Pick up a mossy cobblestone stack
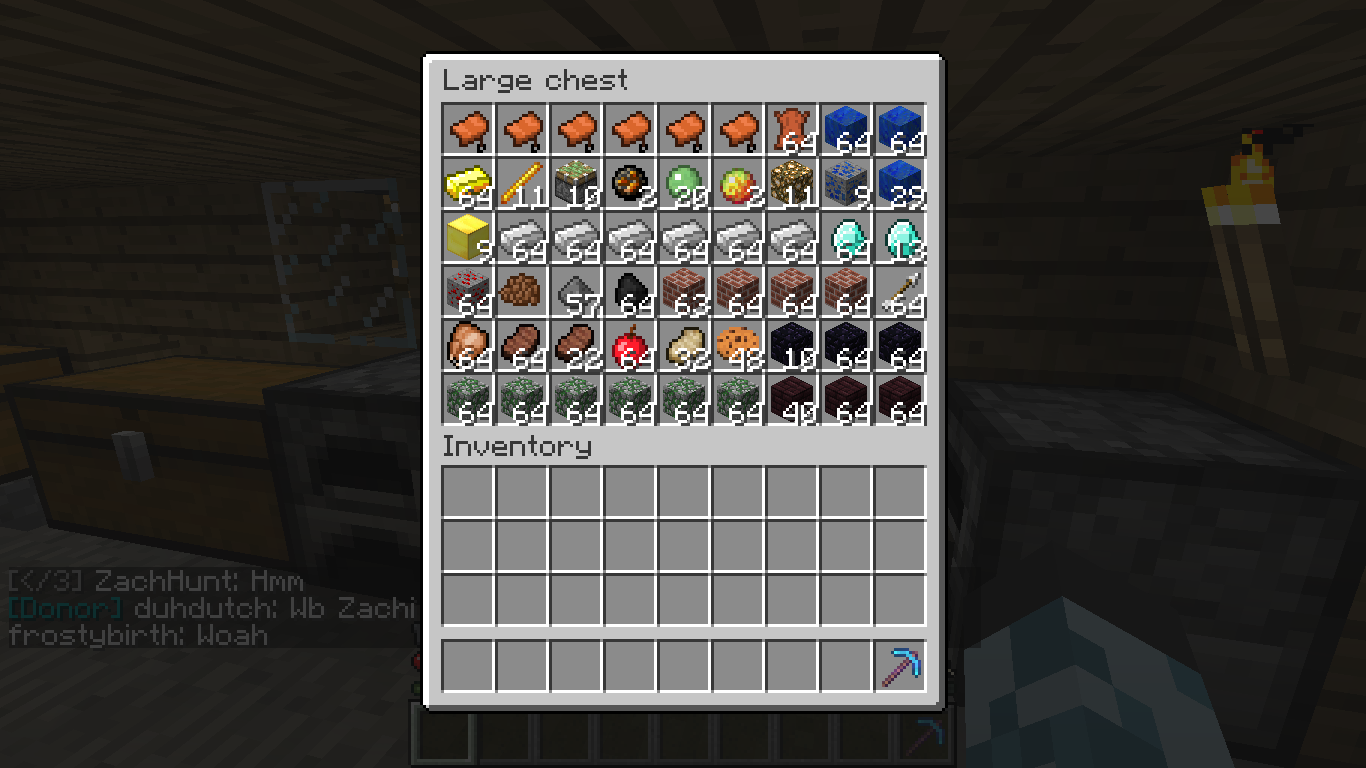The height and width of the screenshot is (768, 1366). coord(468,399)
